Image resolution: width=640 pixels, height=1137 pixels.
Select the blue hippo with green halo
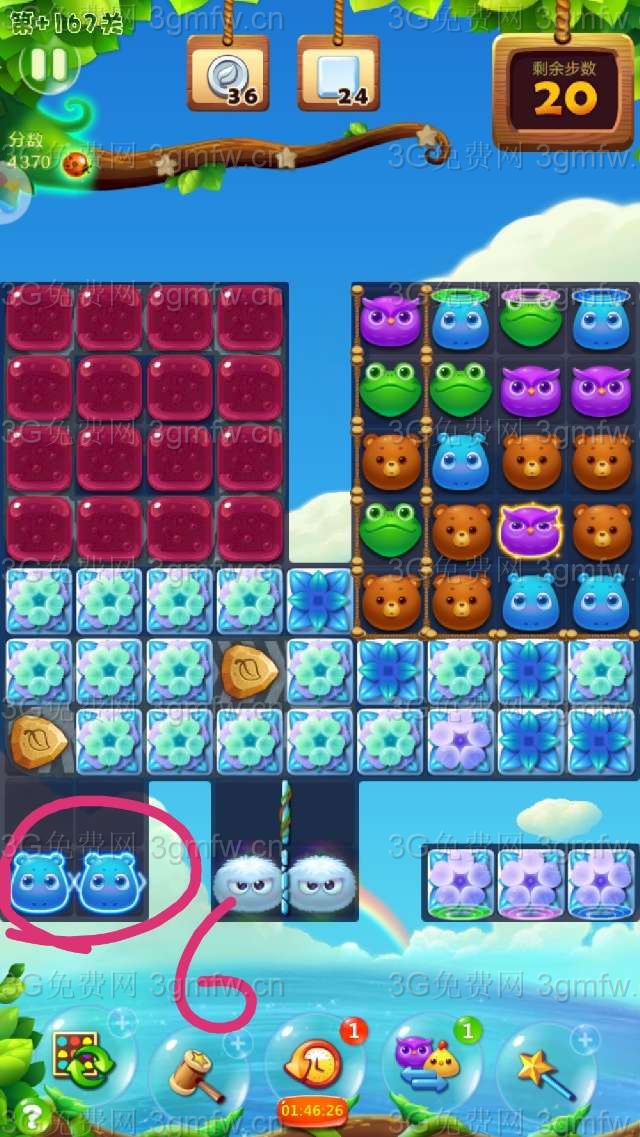(460, 322)
